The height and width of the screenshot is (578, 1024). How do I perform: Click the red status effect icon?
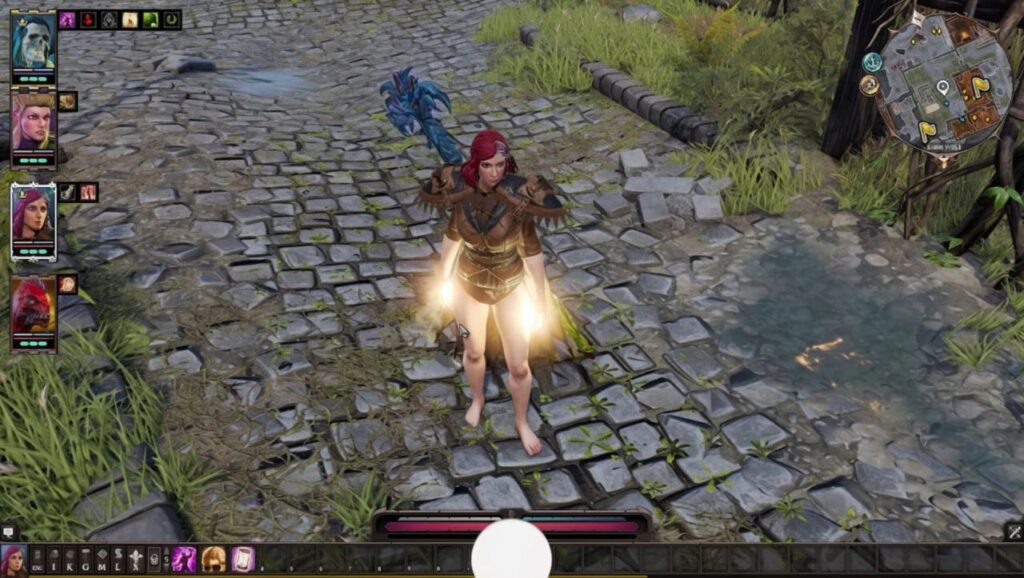pos(88,19)
